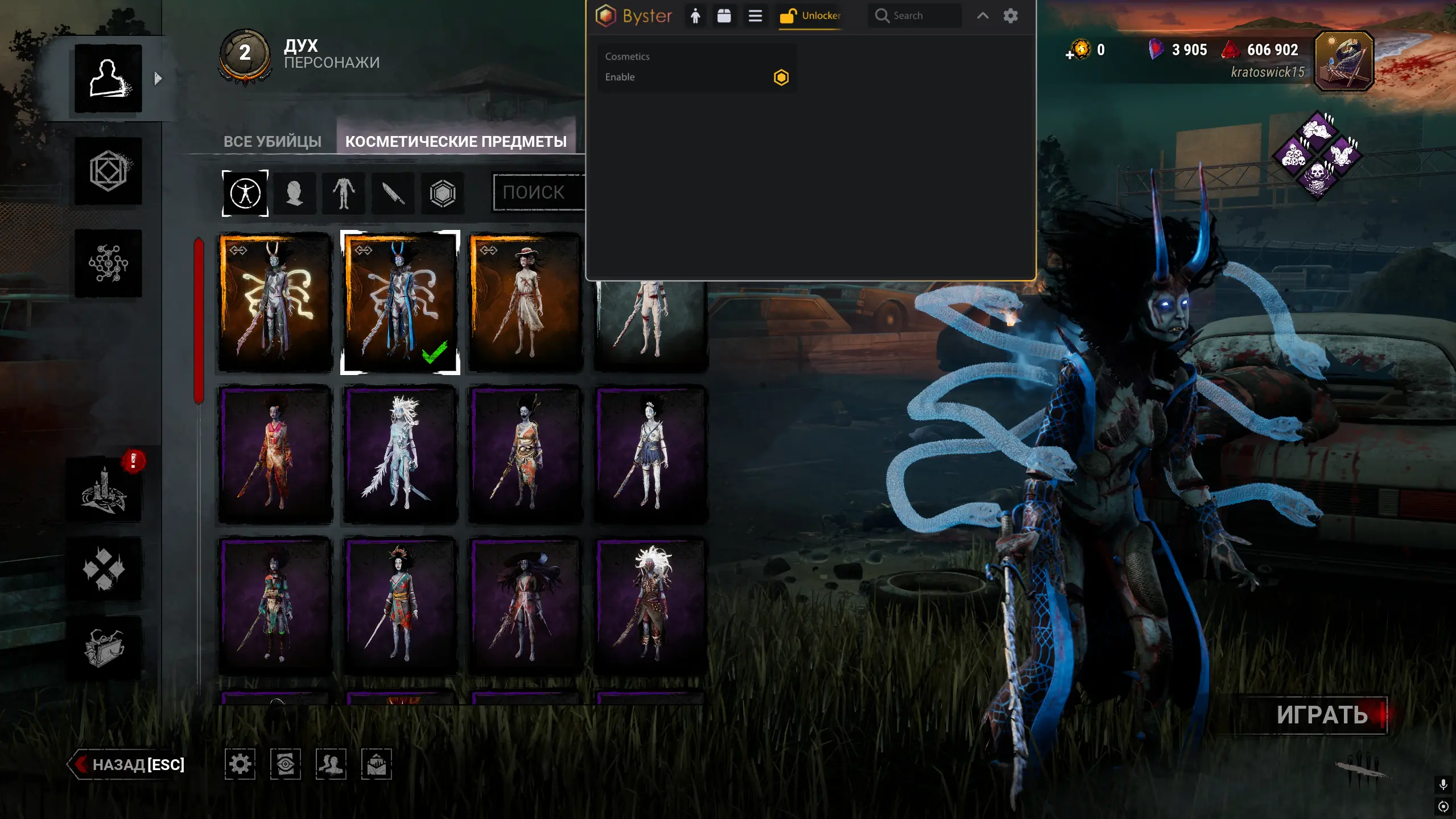Open the player profile banner
The width and height of the screenshot is (1456, 819).
coord(1344,61)
